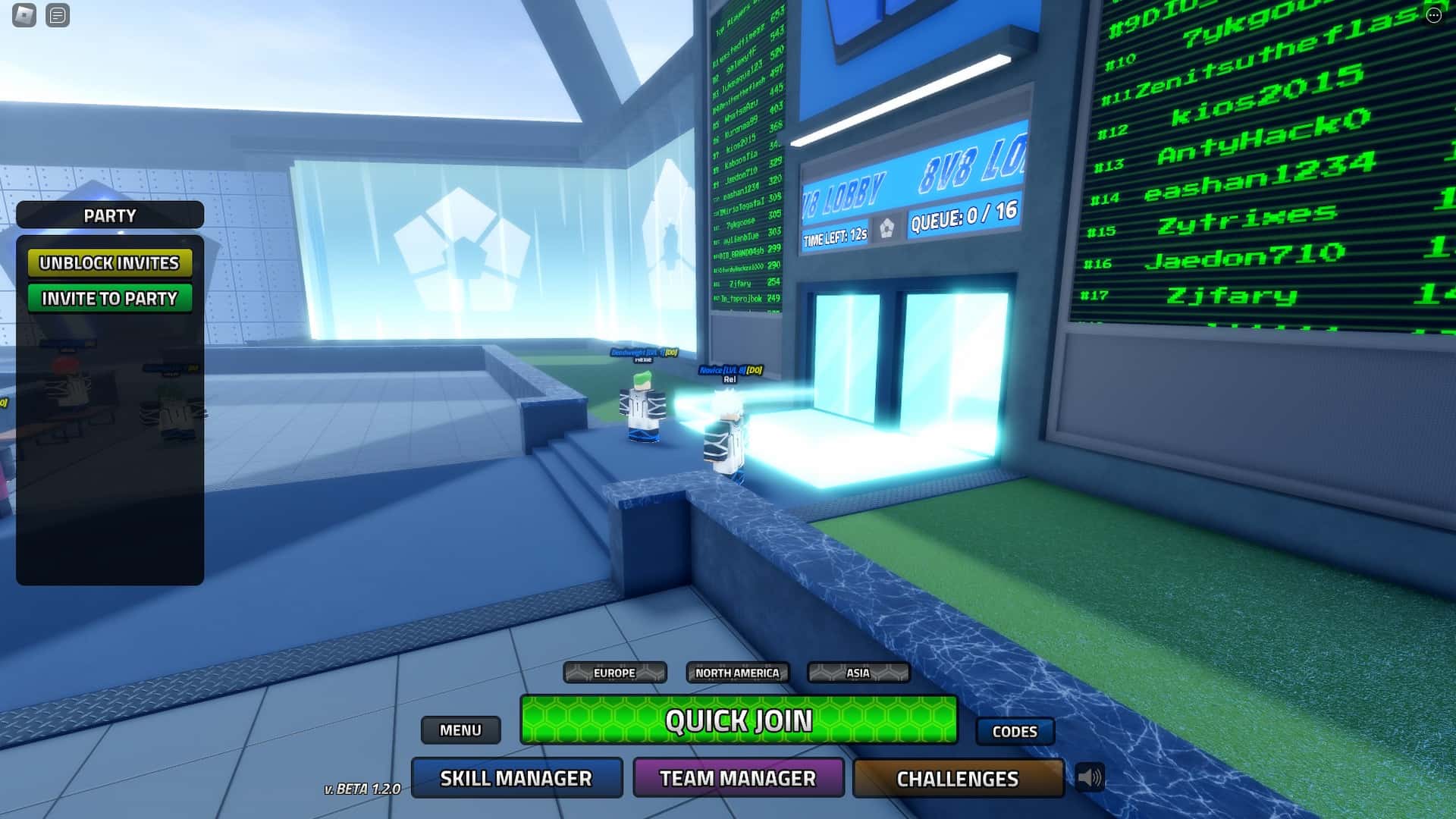
Task: Click the hexagon emblem left of EUROPE
Action: (579, 673)
